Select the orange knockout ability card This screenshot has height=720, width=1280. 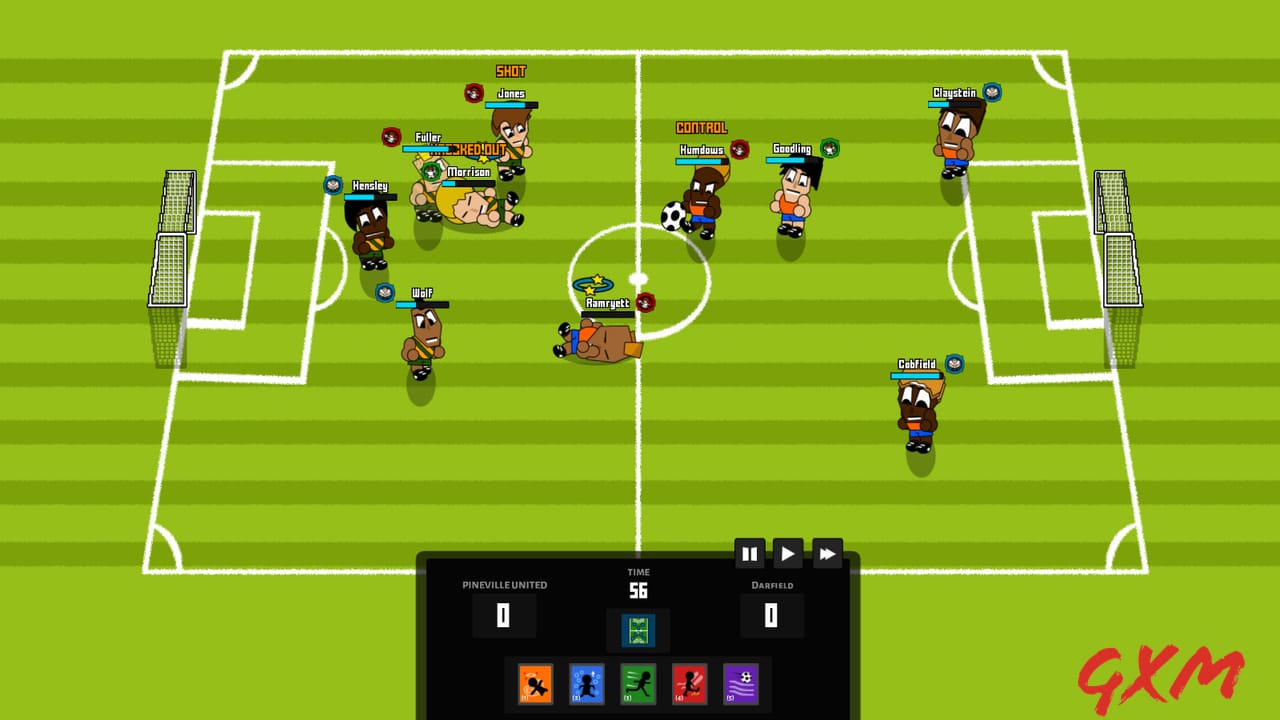(533, 684)
